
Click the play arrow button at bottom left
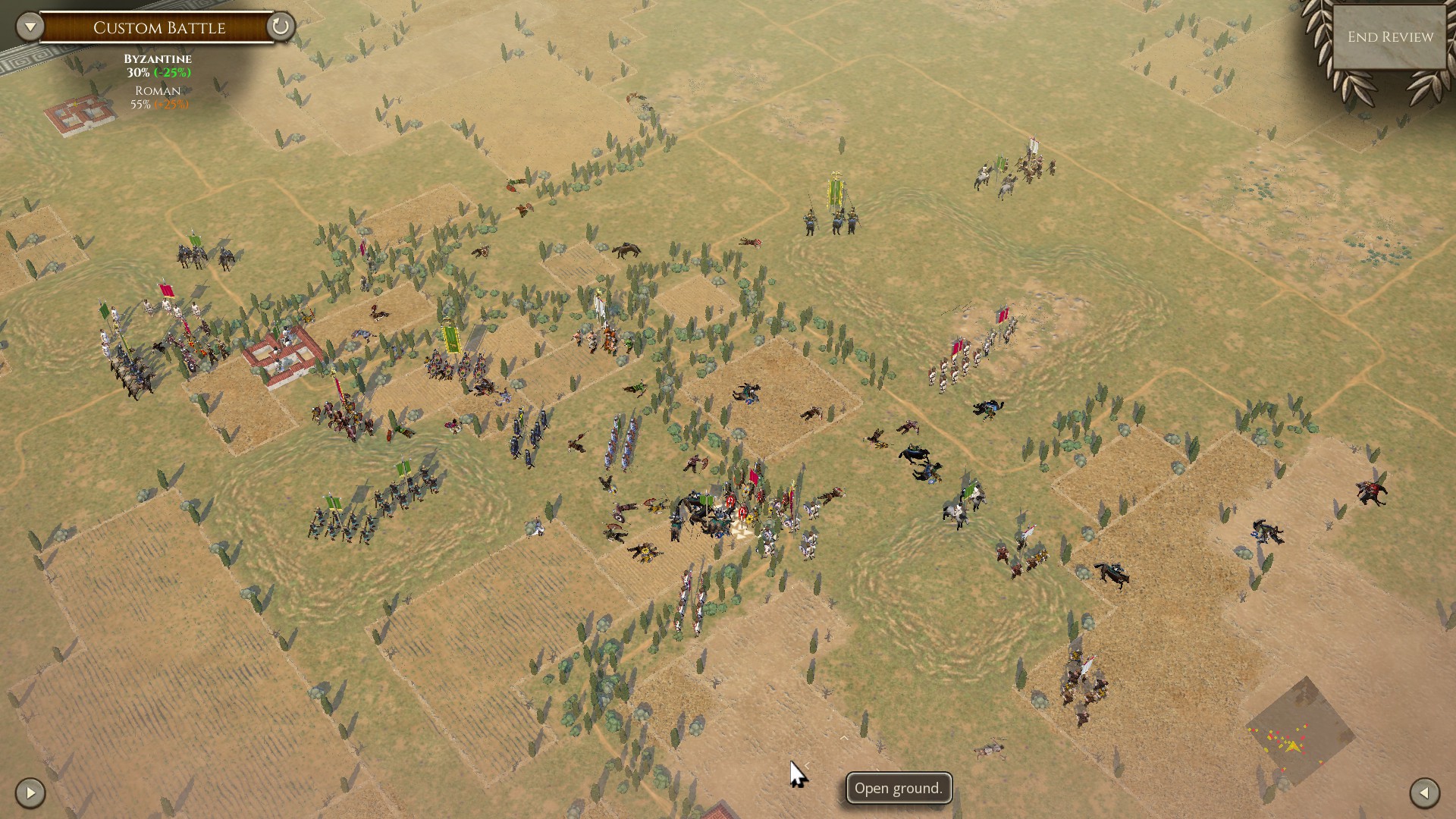coord(30,793)
